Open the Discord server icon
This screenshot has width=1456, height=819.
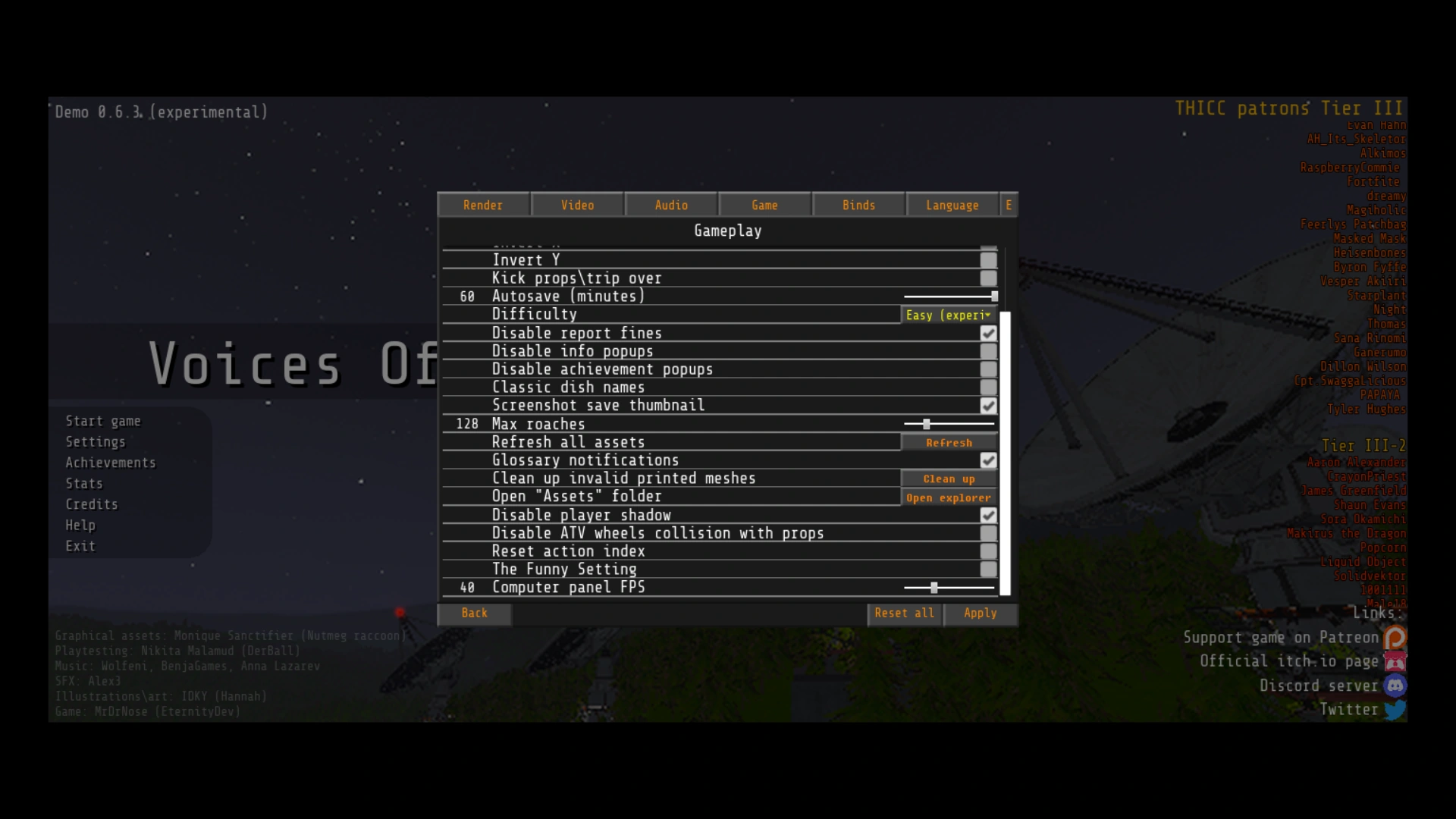pyautogui.click(x=1396, y=686)
